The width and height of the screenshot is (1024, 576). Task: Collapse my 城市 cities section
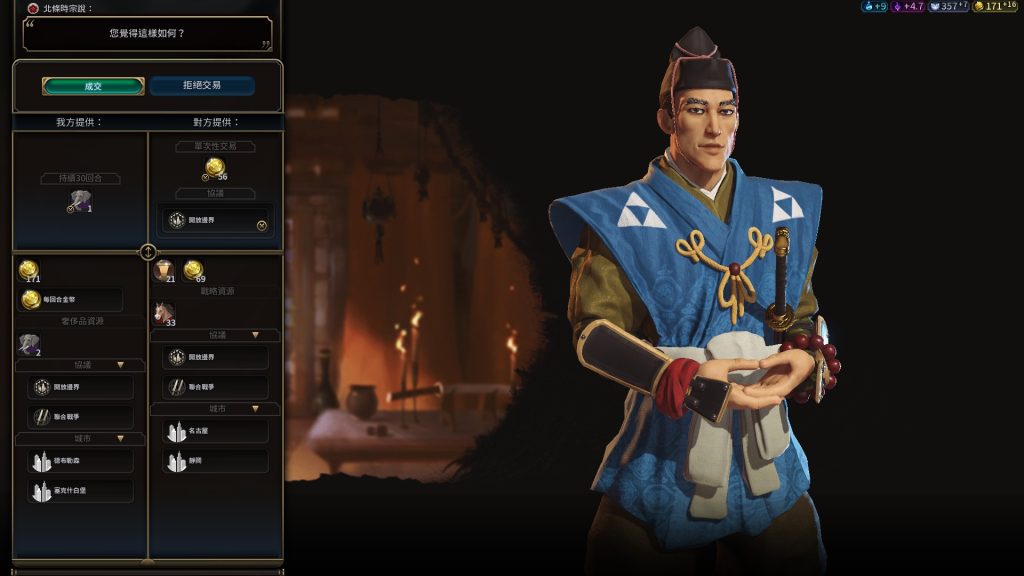coord(120,438)
